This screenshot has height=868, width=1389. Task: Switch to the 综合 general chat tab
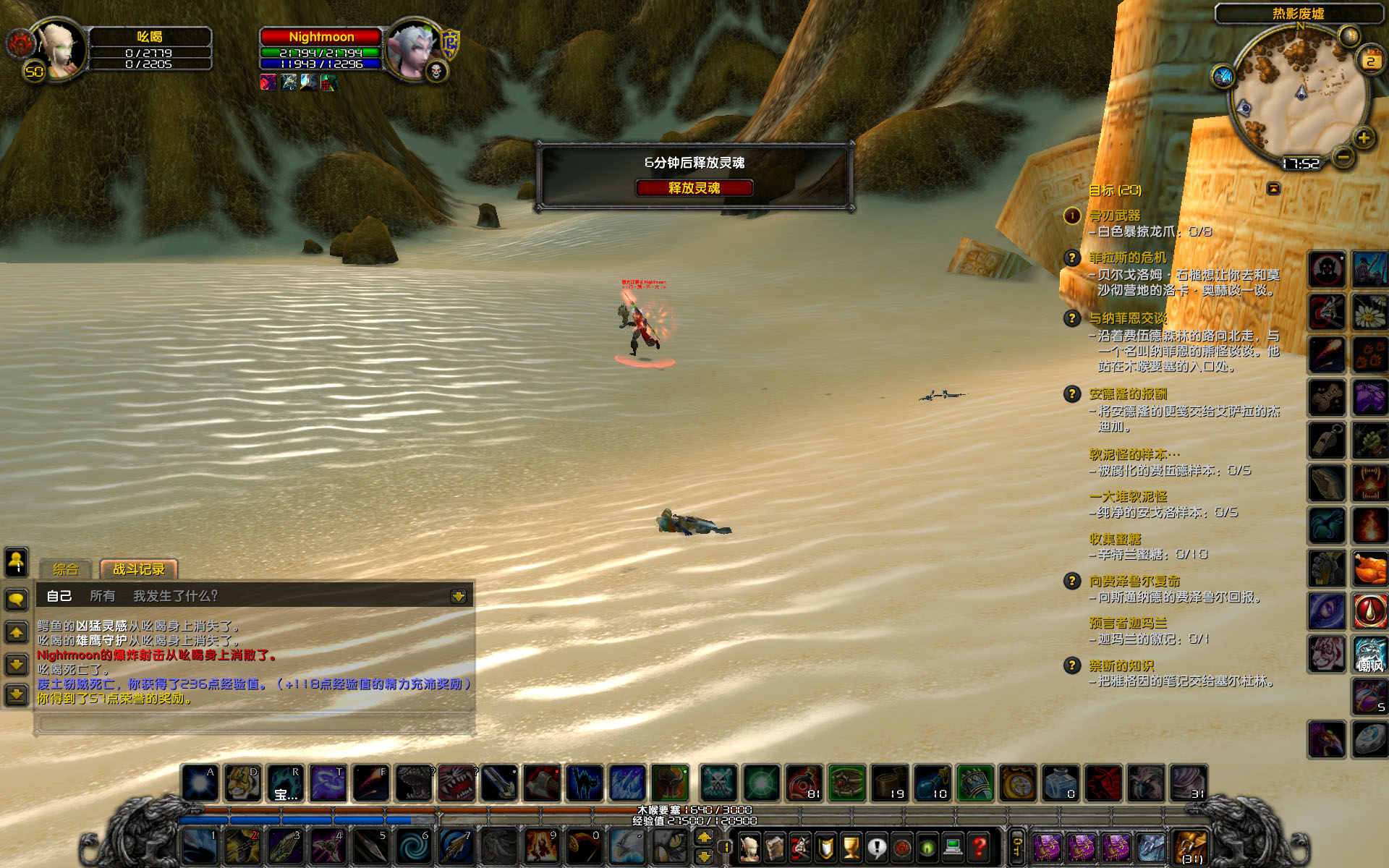[x=65, y=569]
